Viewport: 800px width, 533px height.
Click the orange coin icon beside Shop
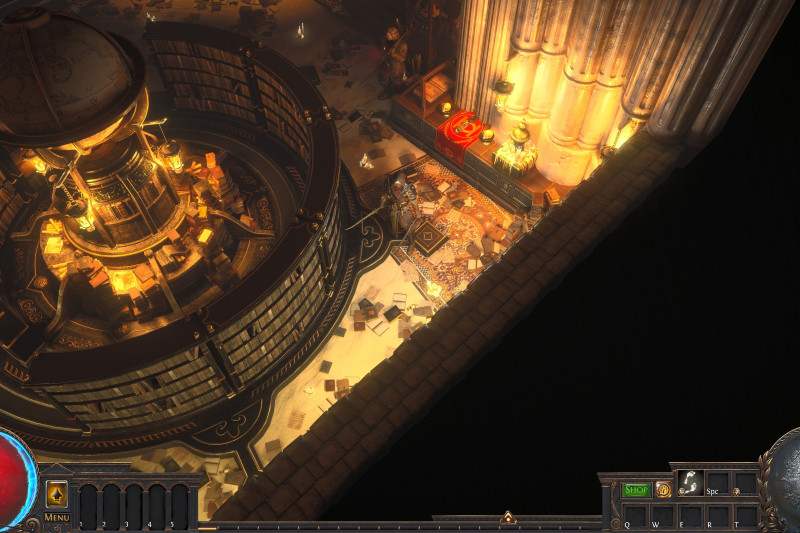tap(663, 490)
